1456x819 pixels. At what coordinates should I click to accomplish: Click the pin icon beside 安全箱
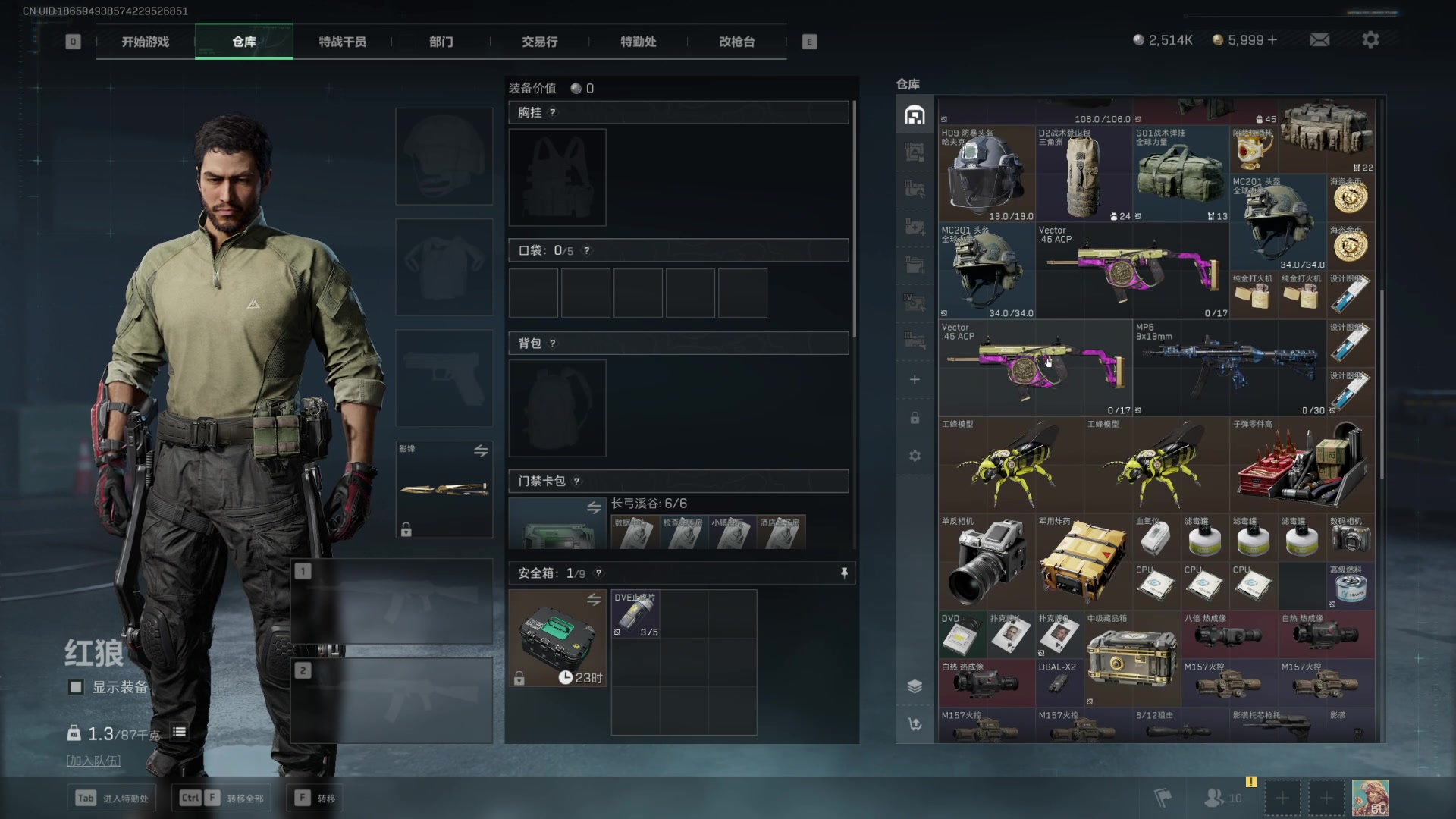pyautogui.click(x=844, y=573)
